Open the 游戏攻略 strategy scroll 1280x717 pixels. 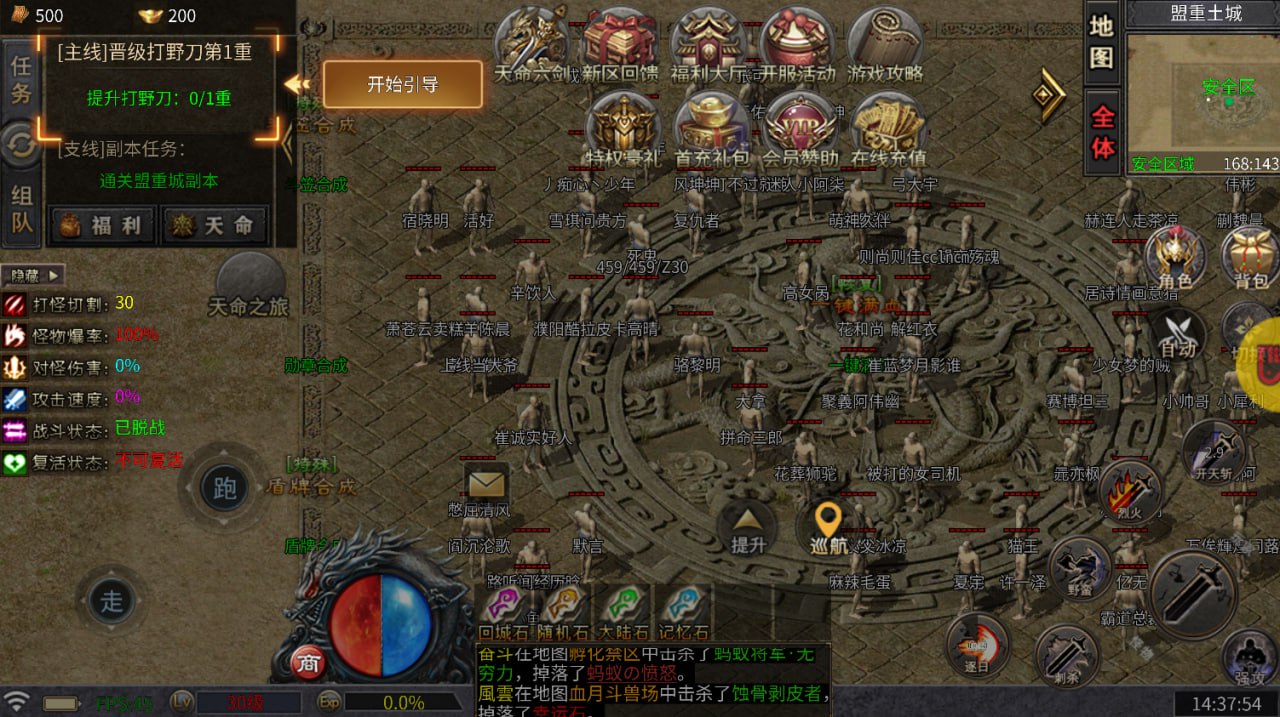coord(885,44)
